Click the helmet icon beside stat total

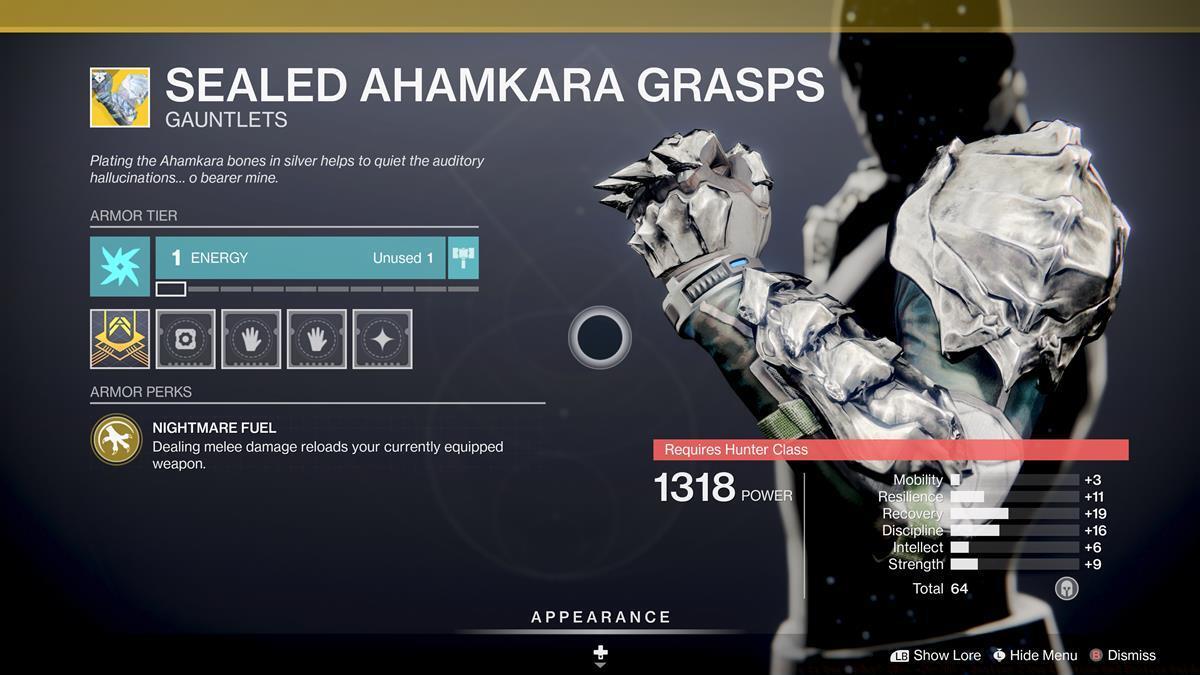tap(1067, 588)
